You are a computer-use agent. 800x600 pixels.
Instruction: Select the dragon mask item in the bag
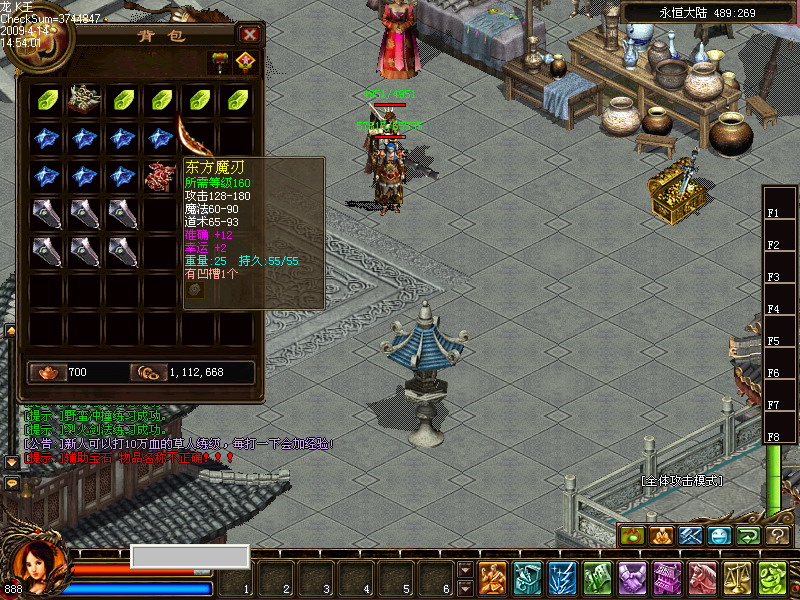pos(84,100)
